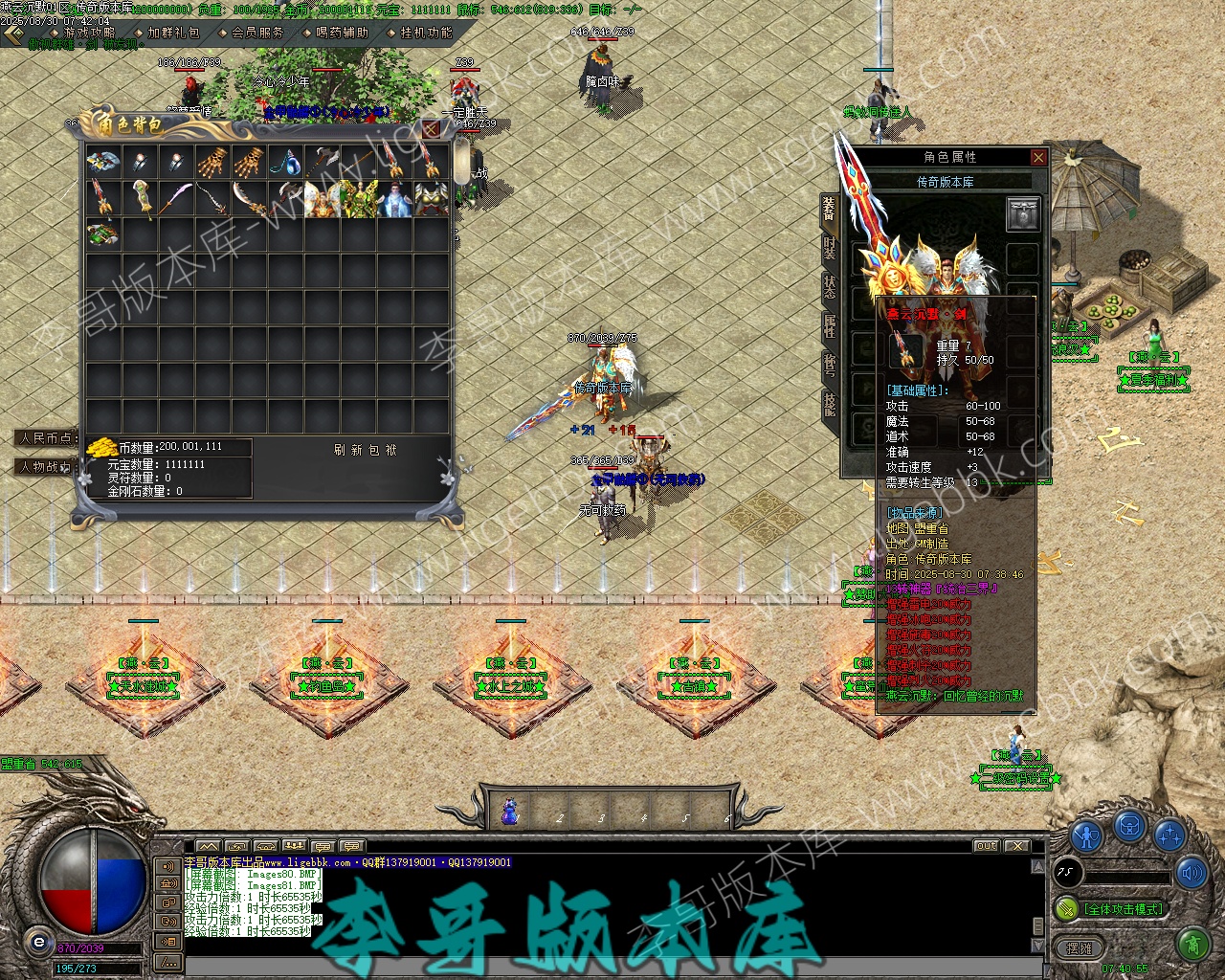Image resolution: width=1225 pixels, height=980 pixels.
Task: Open the 摆摊 stall button
Action: pyautogui.click(x=1079, y=947)
